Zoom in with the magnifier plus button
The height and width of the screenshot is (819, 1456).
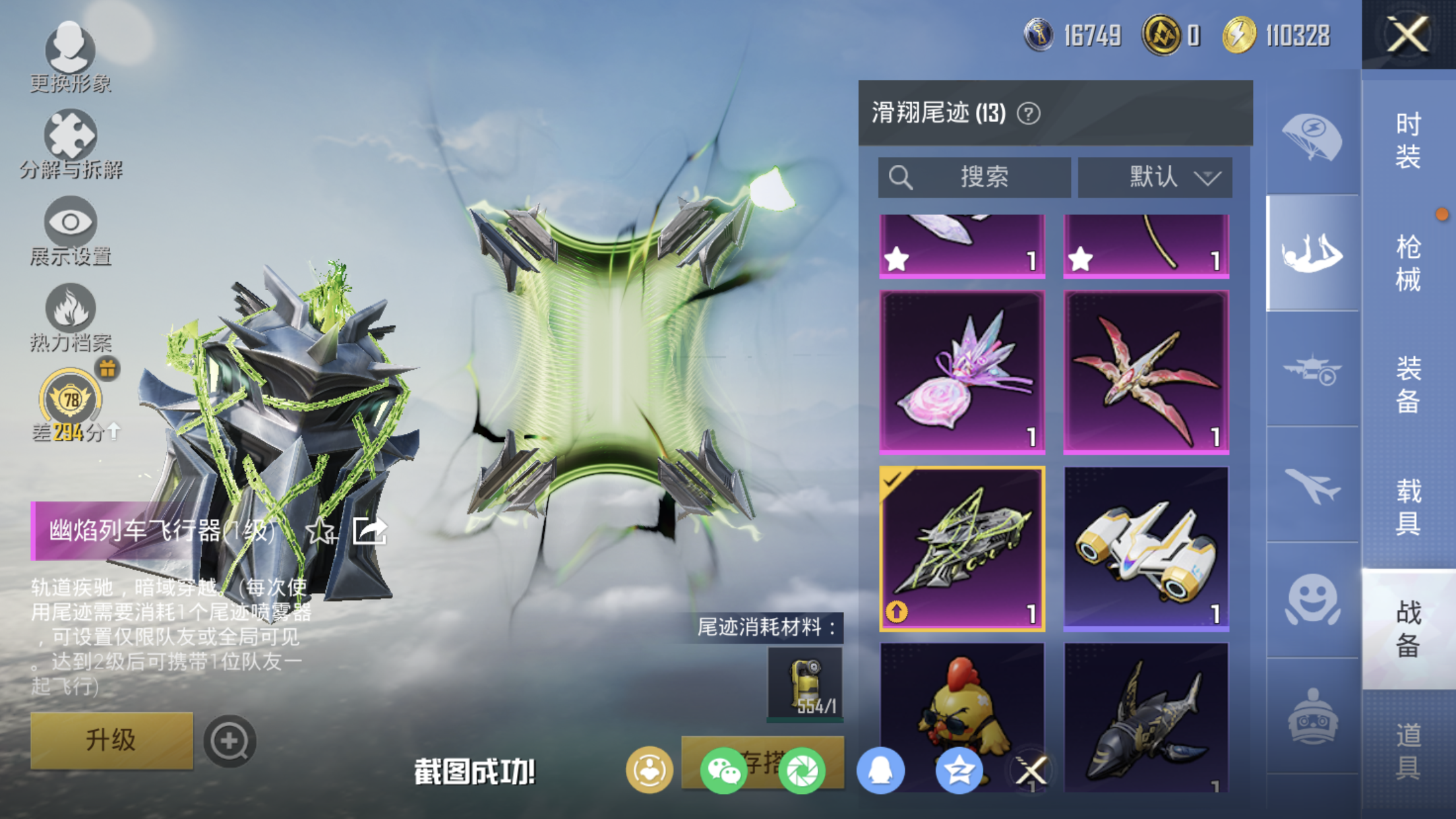point(229,741)
